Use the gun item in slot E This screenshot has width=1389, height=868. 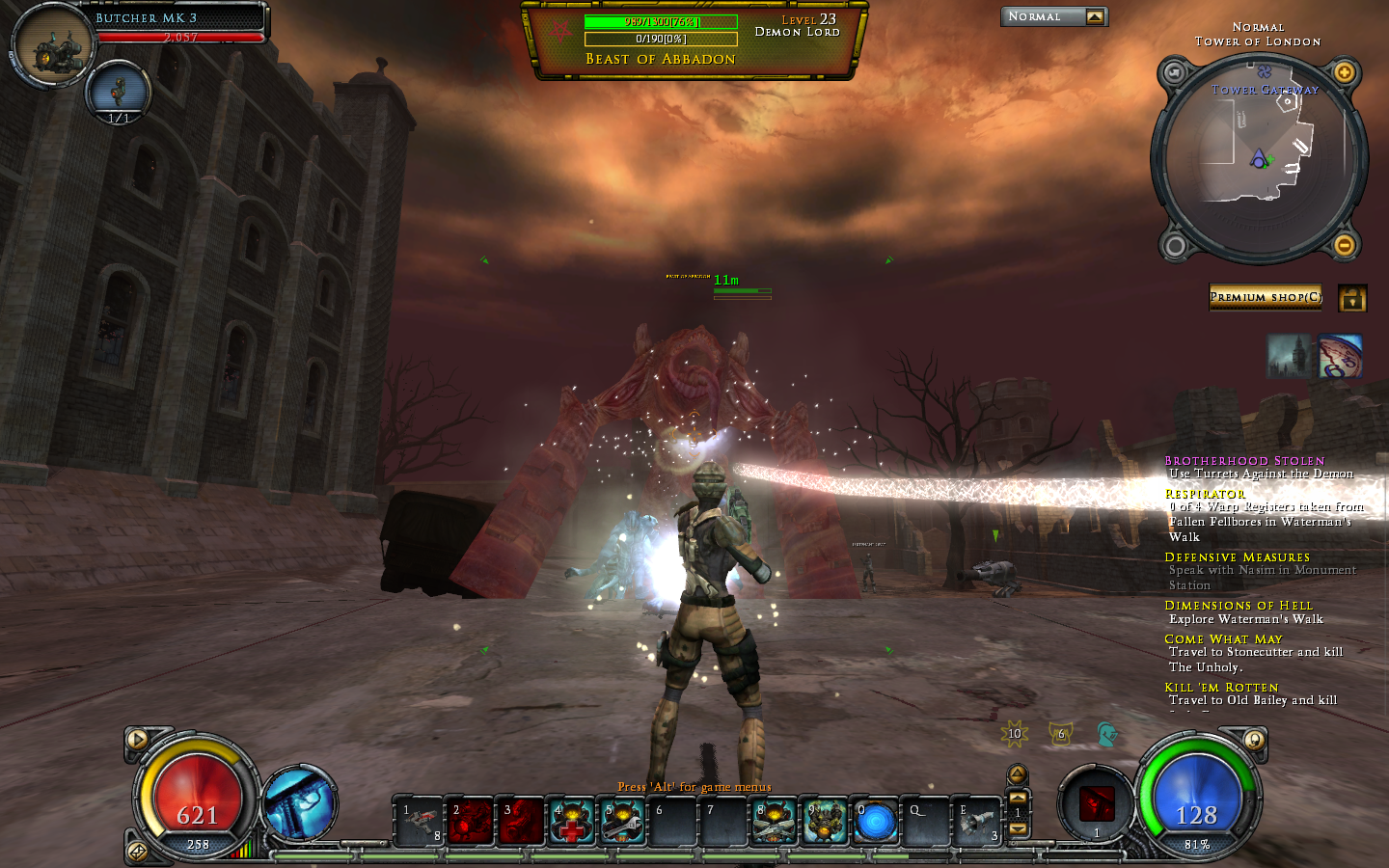[x=977, y=822]
